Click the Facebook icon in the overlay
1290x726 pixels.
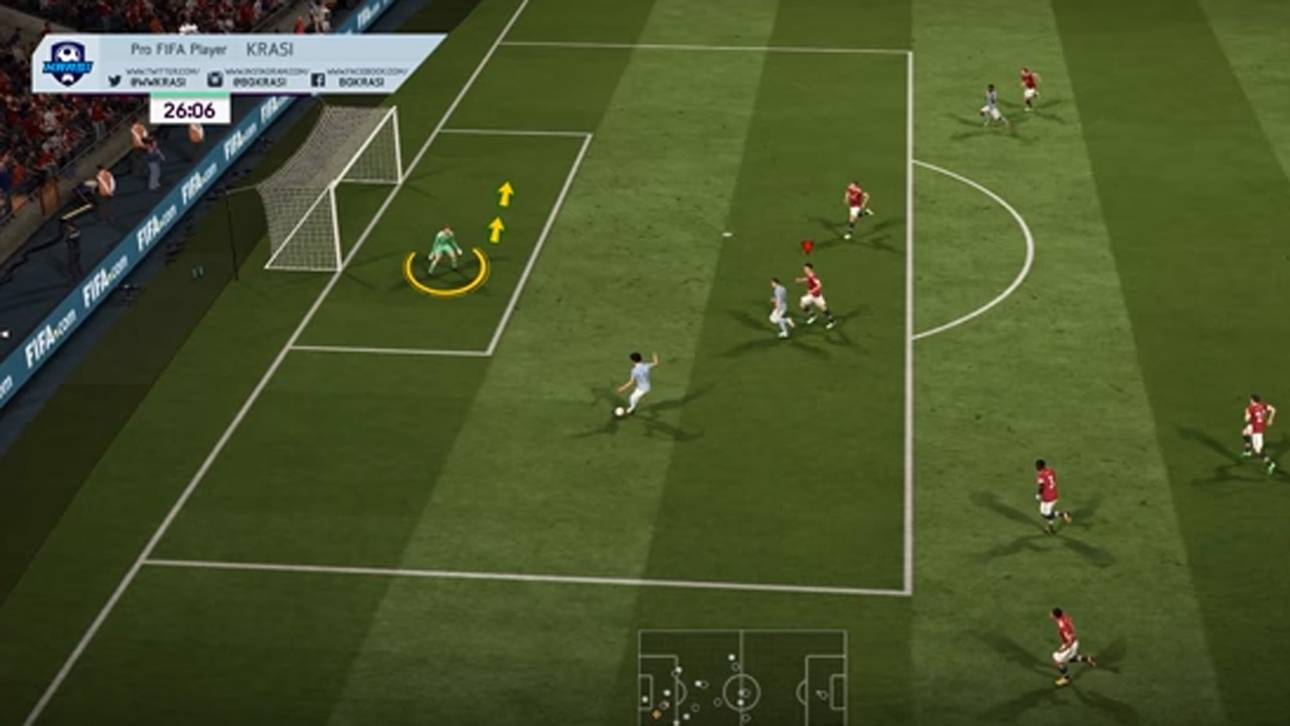318,79
